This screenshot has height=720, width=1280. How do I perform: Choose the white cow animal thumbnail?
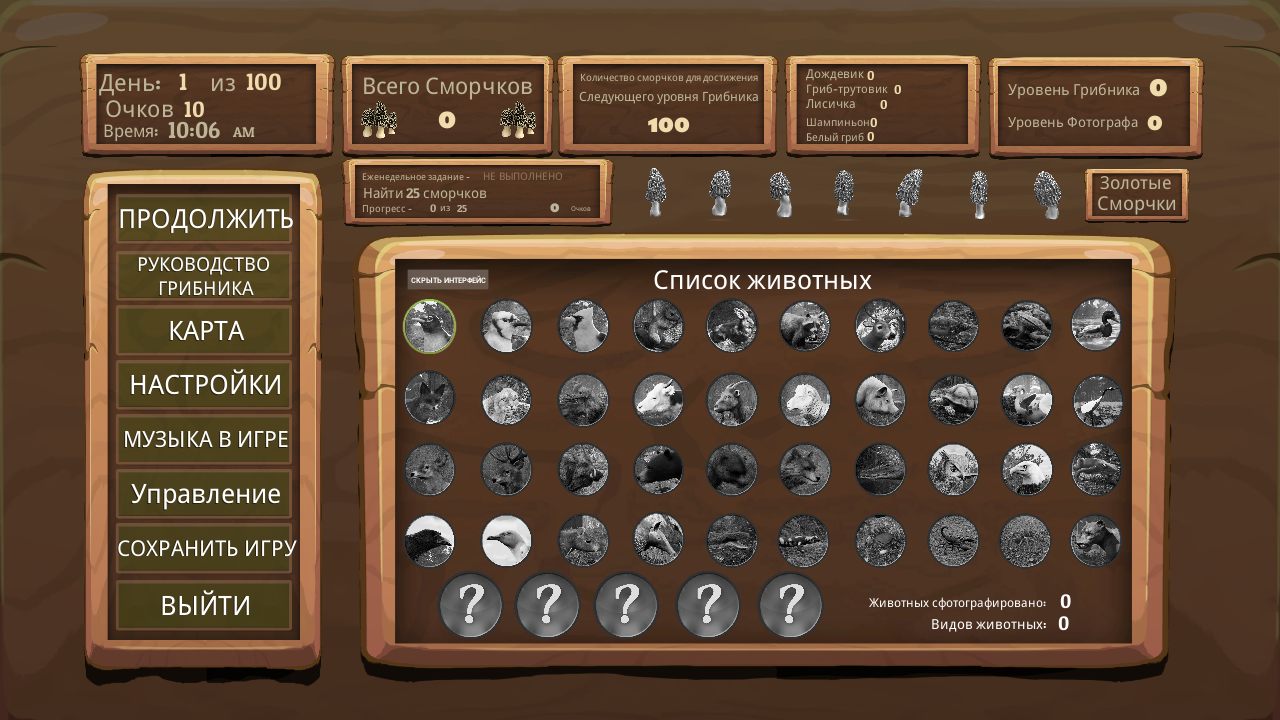(658, 400)
